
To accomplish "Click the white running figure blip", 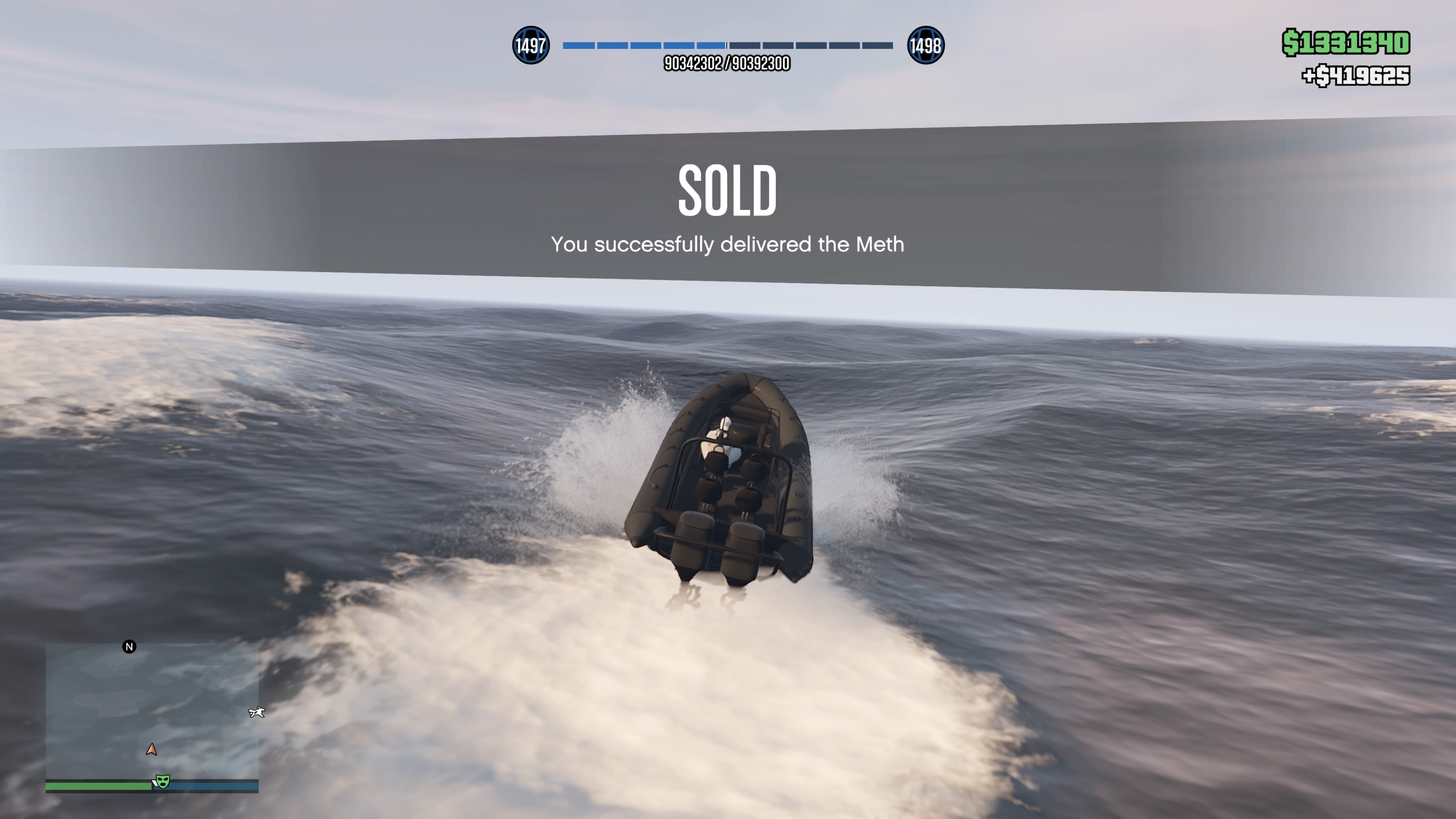I will tap(257, 712).
